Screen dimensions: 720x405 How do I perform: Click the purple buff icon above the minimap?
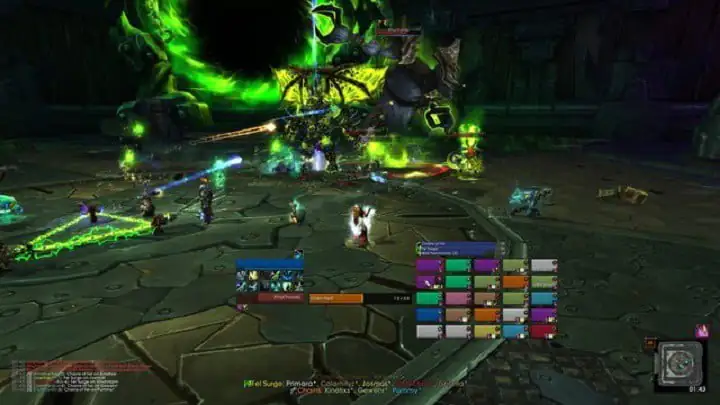point(701,330)
